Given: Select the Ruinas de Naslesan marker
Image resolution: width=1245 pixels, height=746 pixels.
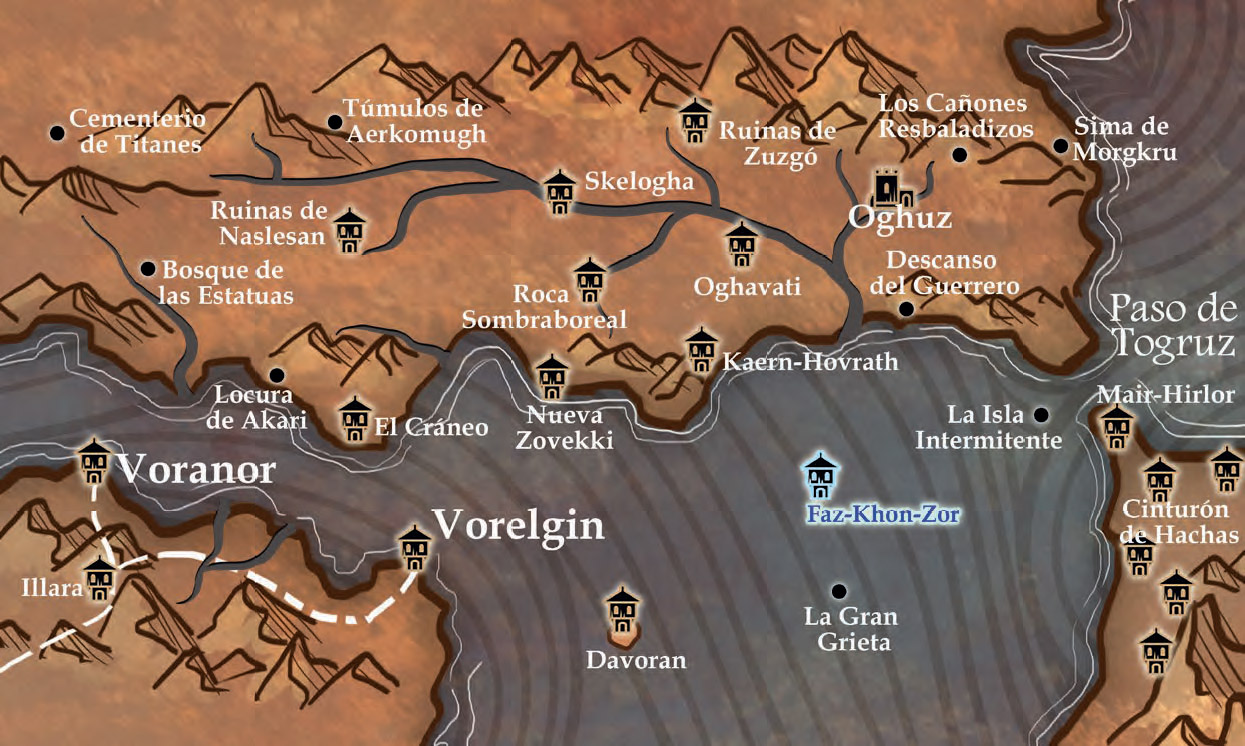Looking at the screenshot, I should coord(350,231).
